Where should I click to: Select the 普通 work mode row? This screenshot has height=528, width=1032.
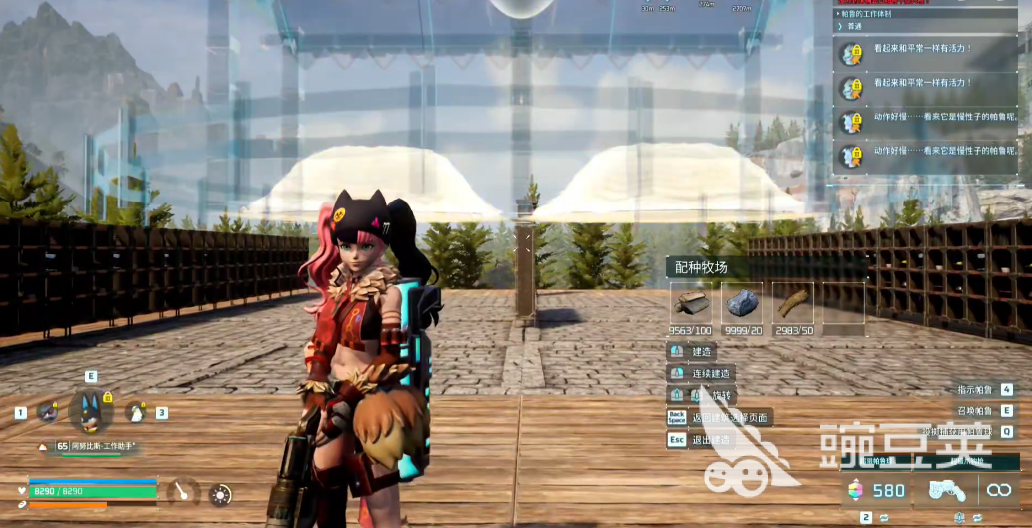coord(855,27)
